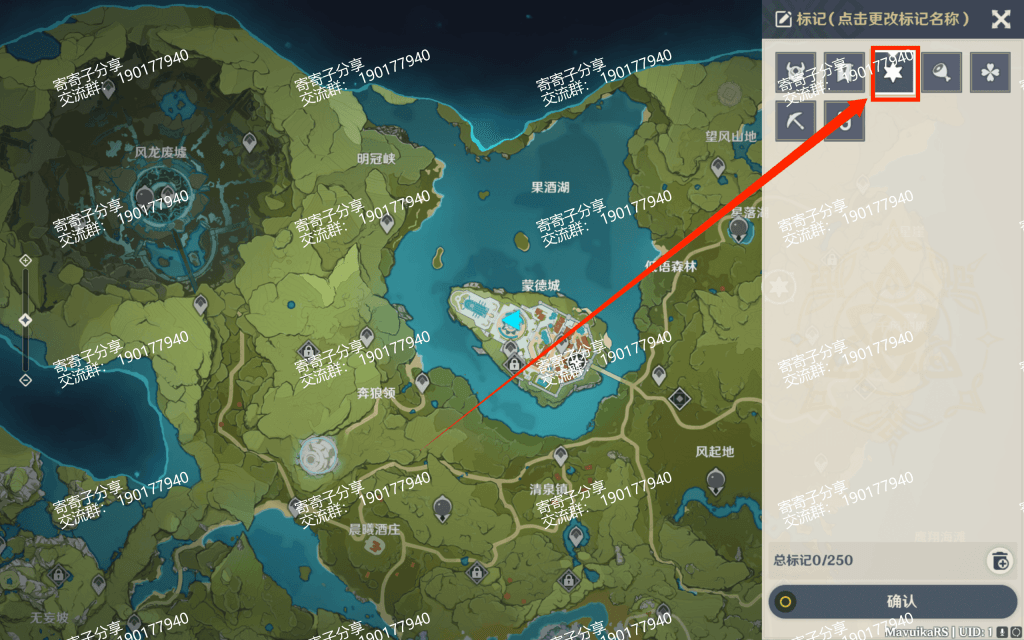Open the marker delete management button
1024x640 pixels.
coord(999,560)
